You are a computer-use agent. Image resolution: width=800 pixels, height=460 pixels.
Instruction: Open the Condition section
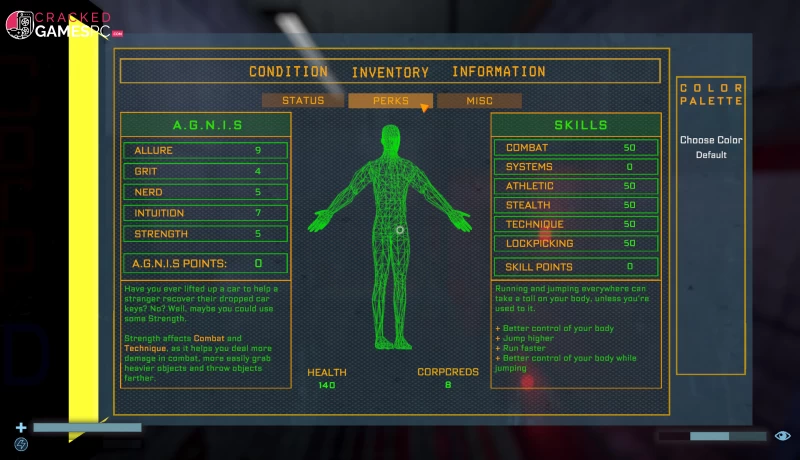288,72
